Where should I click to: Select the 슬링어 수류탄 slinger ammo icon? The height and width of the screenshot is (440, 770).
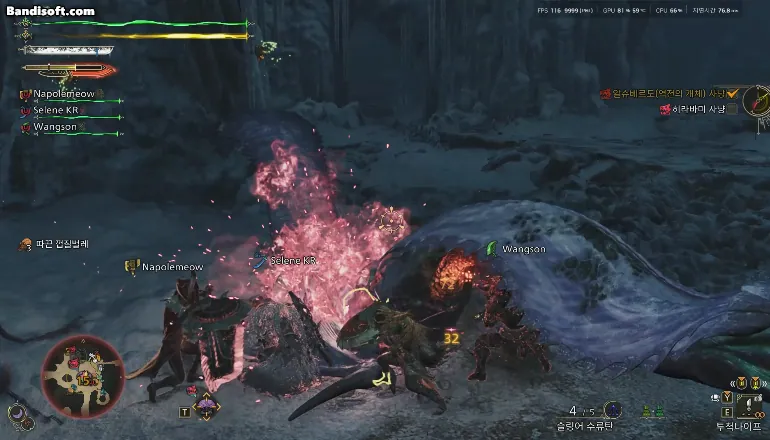(x=612, y=410)
